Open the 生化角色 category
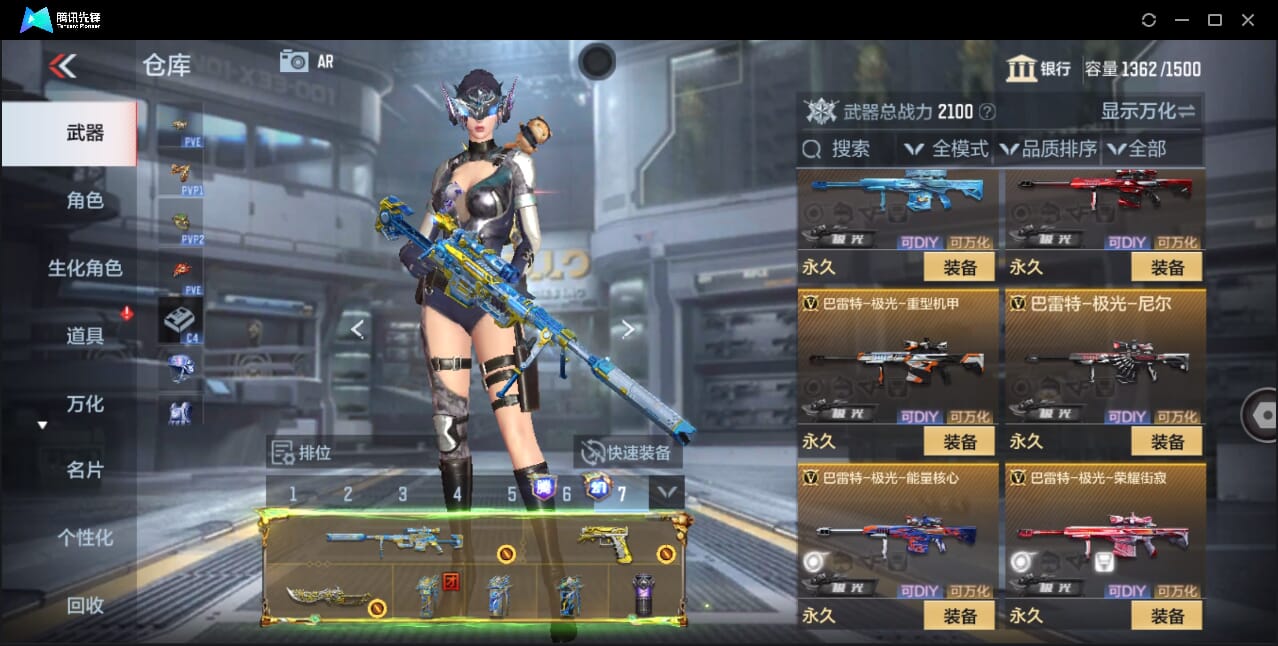The height and width of the screenshot is (646, 1278). (x=85, y=268)
